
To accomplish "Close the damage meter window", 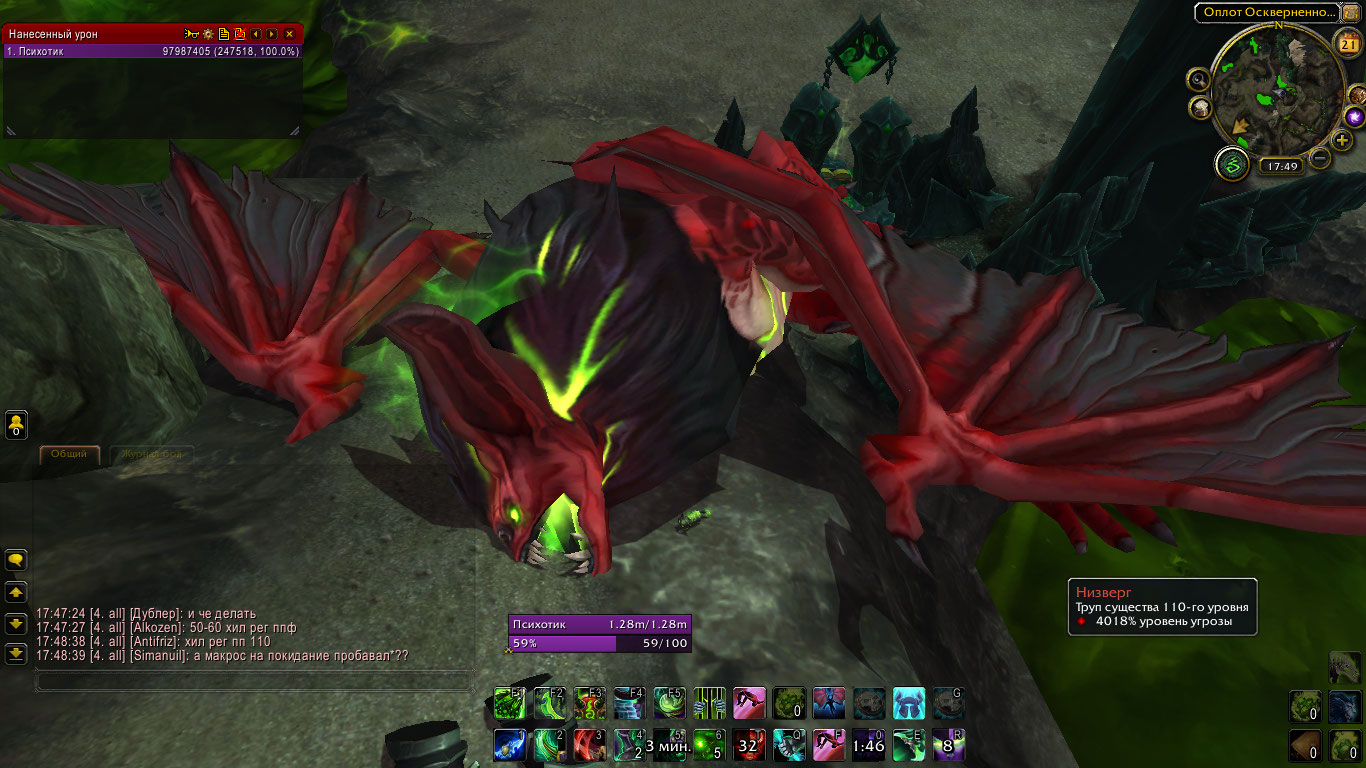I will click(x=289, y=34).
